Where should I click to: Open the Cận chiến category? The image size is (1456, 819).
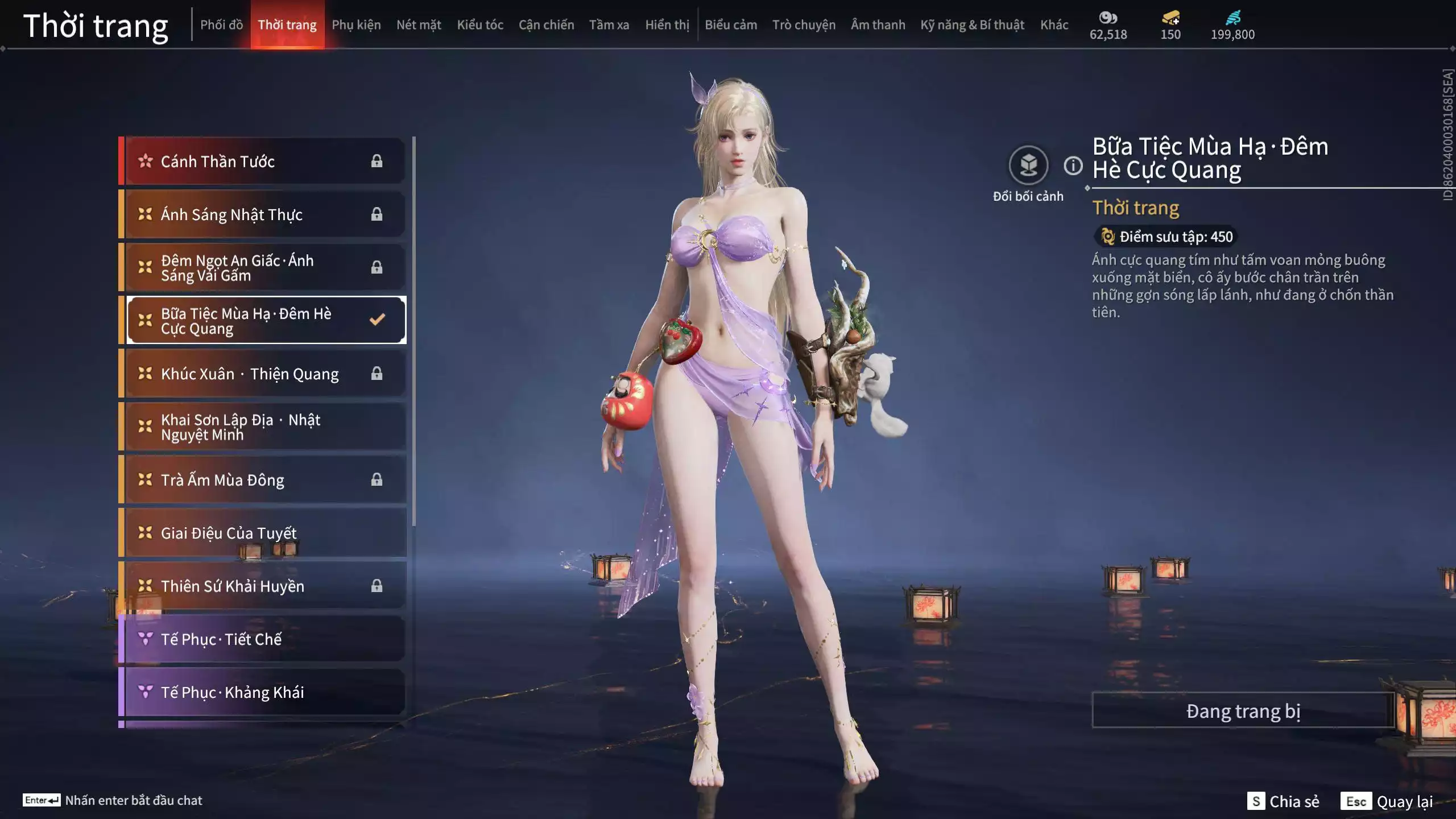coord(546,25)
